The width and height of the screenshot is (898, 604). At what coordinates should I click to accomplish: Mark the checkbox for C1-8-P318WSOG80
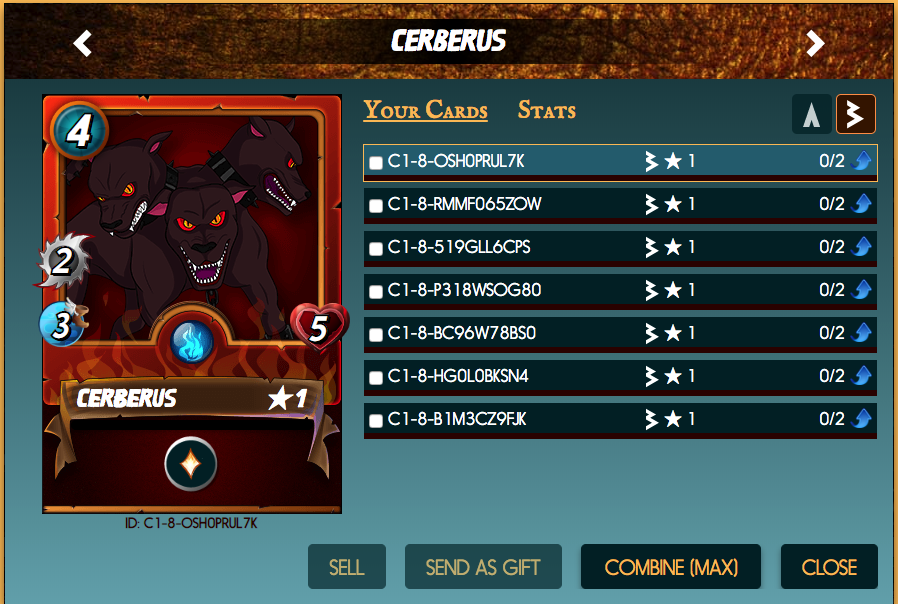coord(376,292)
